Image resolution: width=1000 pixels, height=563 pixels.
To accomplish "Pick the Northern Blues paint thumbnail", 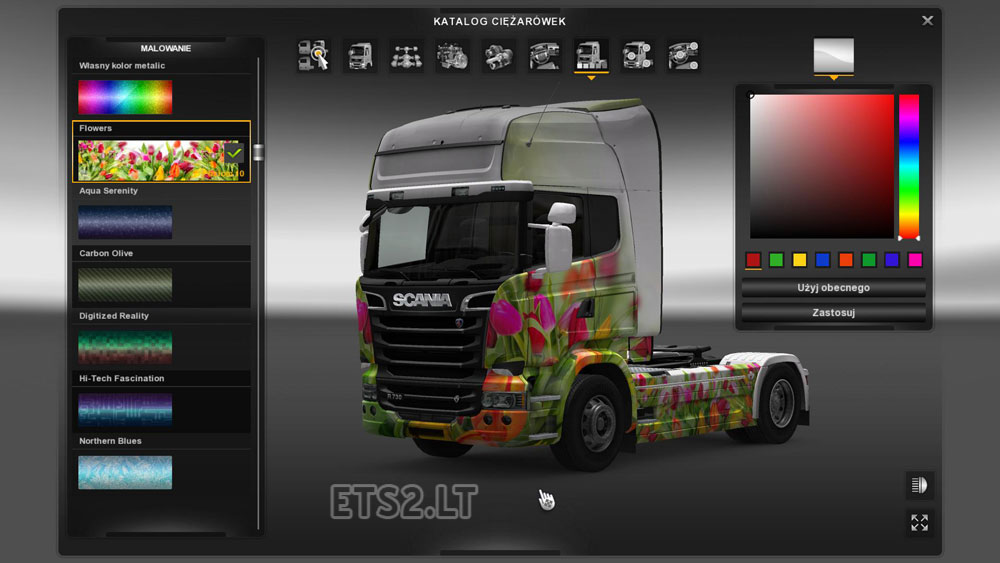I will tap(125, 472).
